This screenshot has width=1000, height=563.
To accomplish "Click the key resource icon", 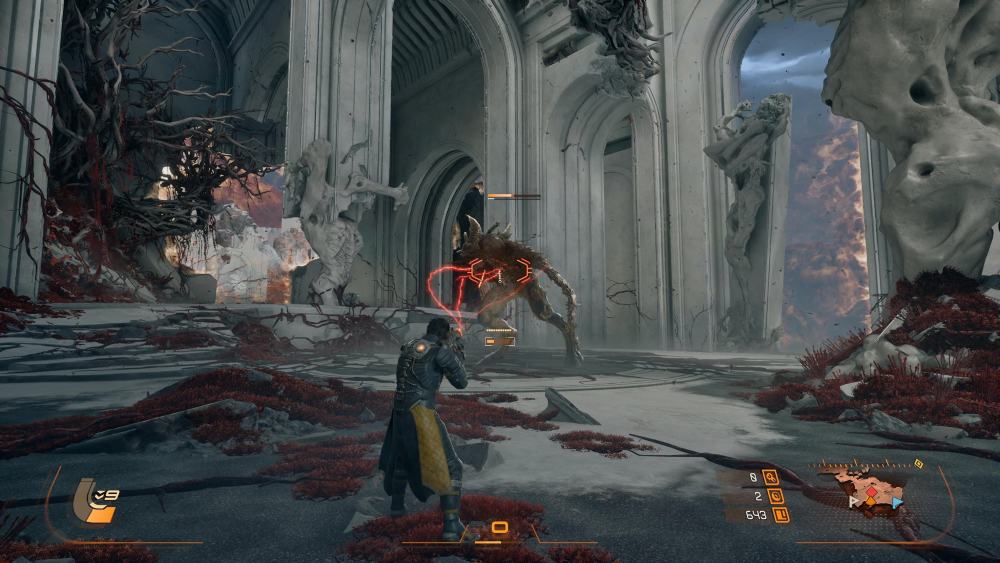I will tap(770, 477).
